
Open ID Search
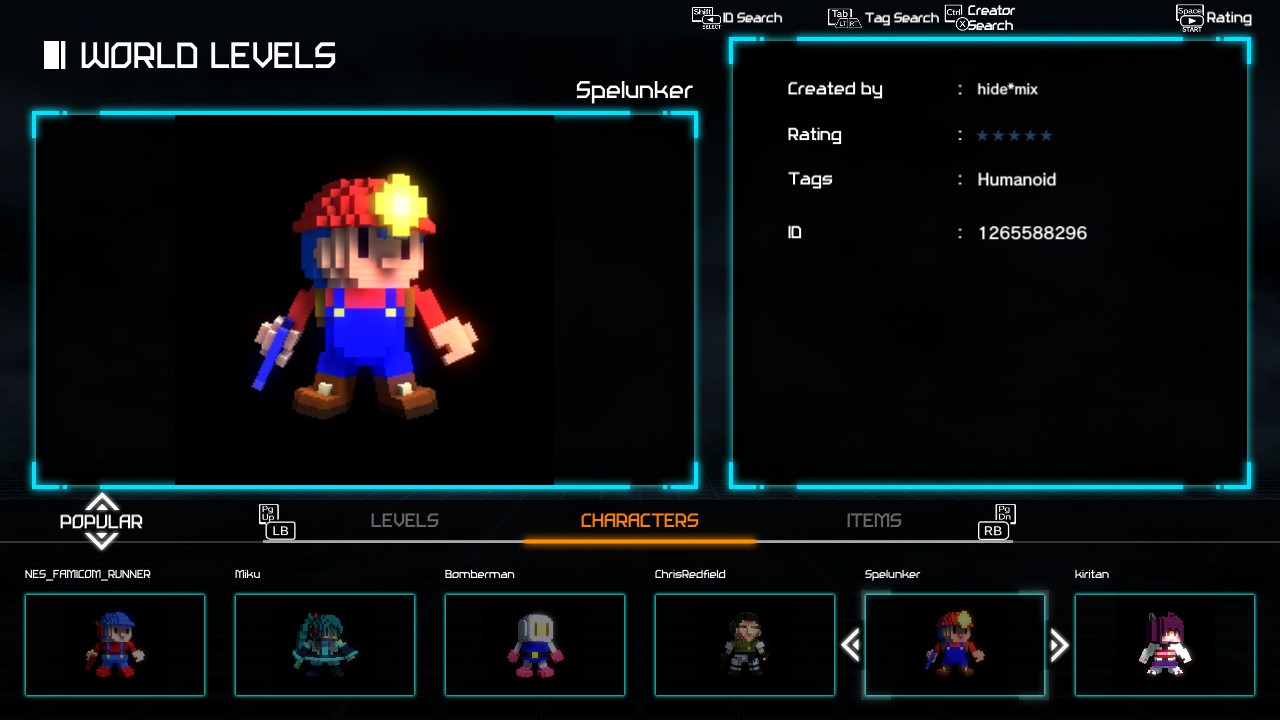(738, 18)
